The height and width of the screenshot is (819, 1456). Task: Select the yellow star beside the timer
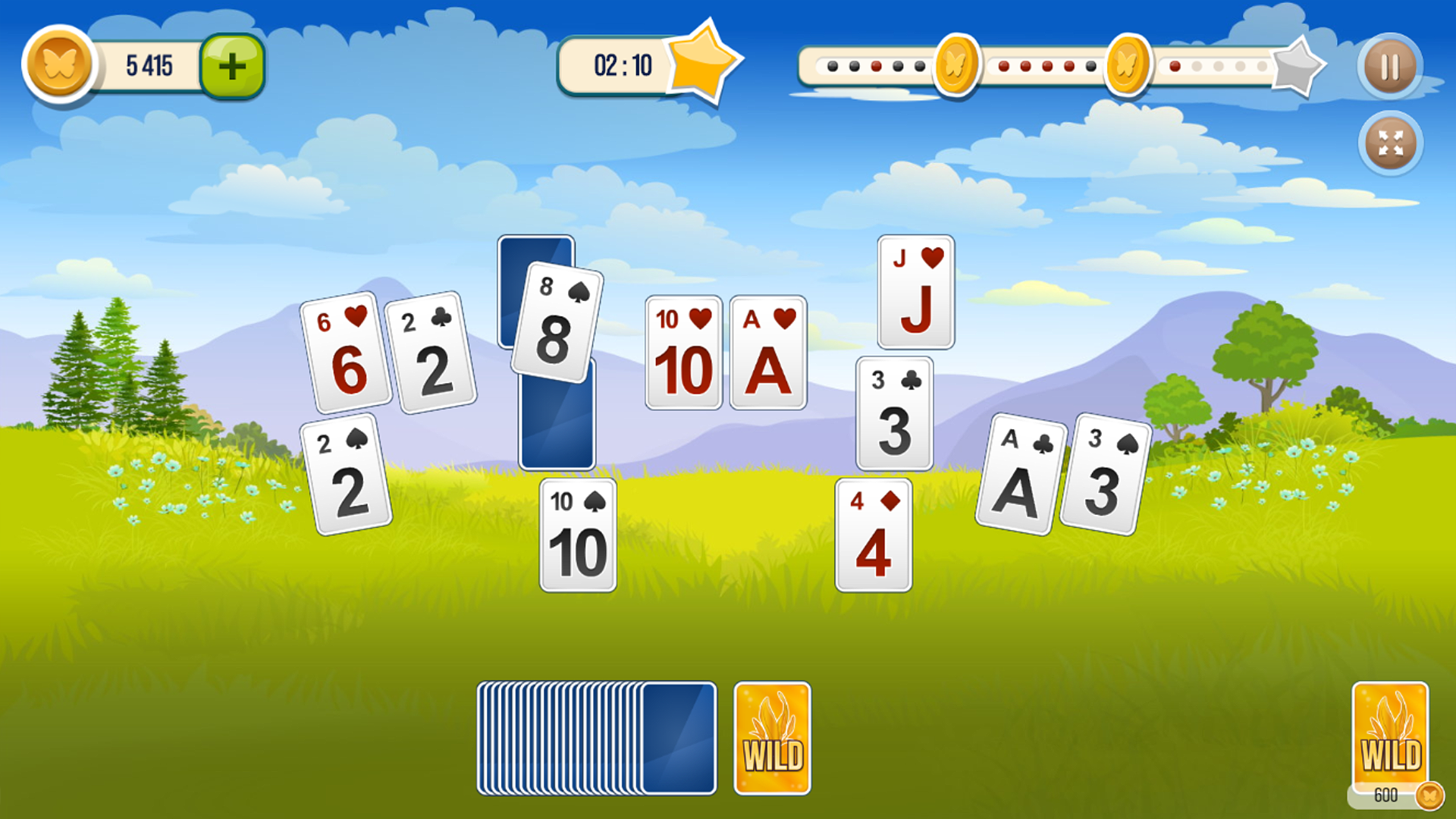[x=703, y=64]
